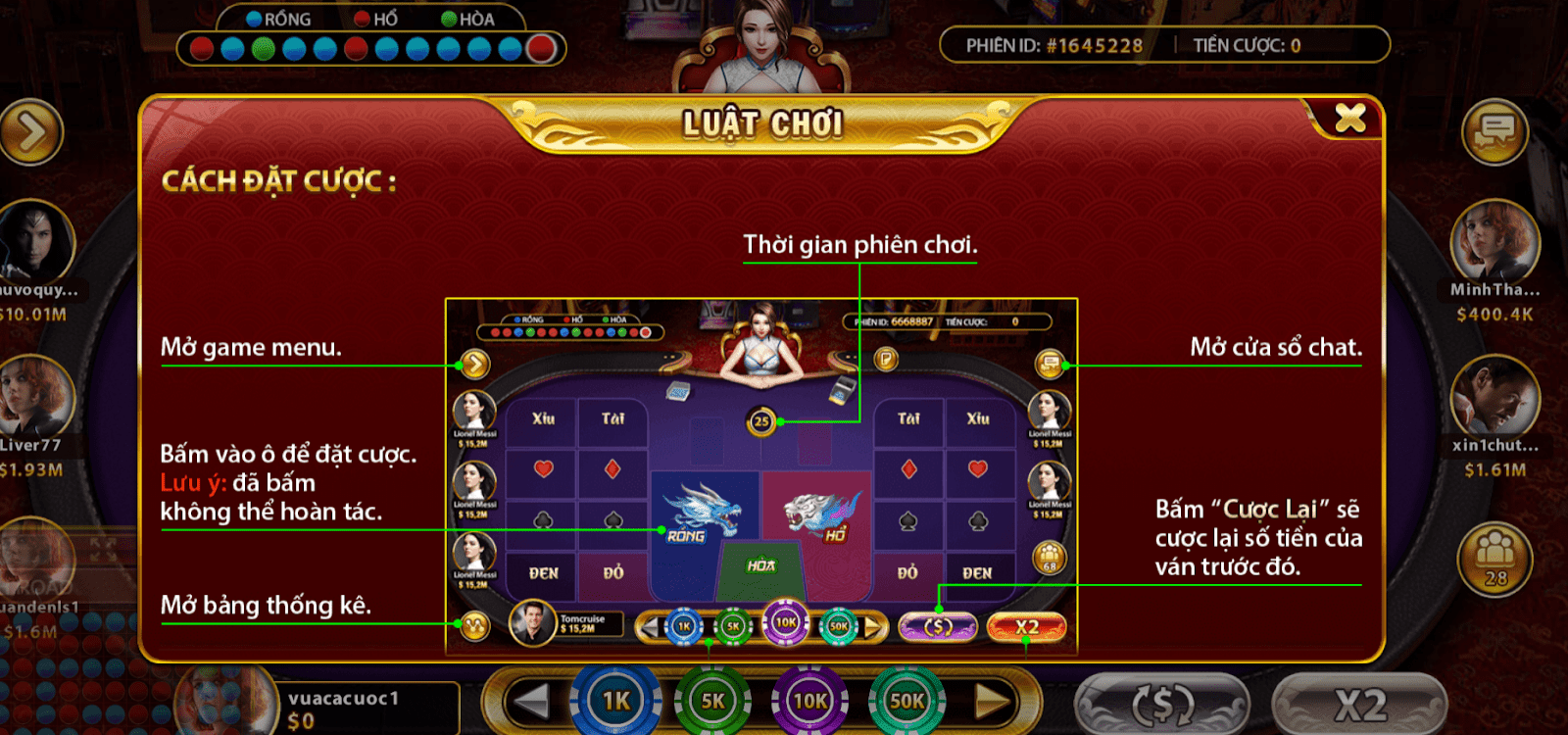Viewport: 1568px width, 735px height.
Task: Select the red Hổ legend dot
Action: (363, 18)
